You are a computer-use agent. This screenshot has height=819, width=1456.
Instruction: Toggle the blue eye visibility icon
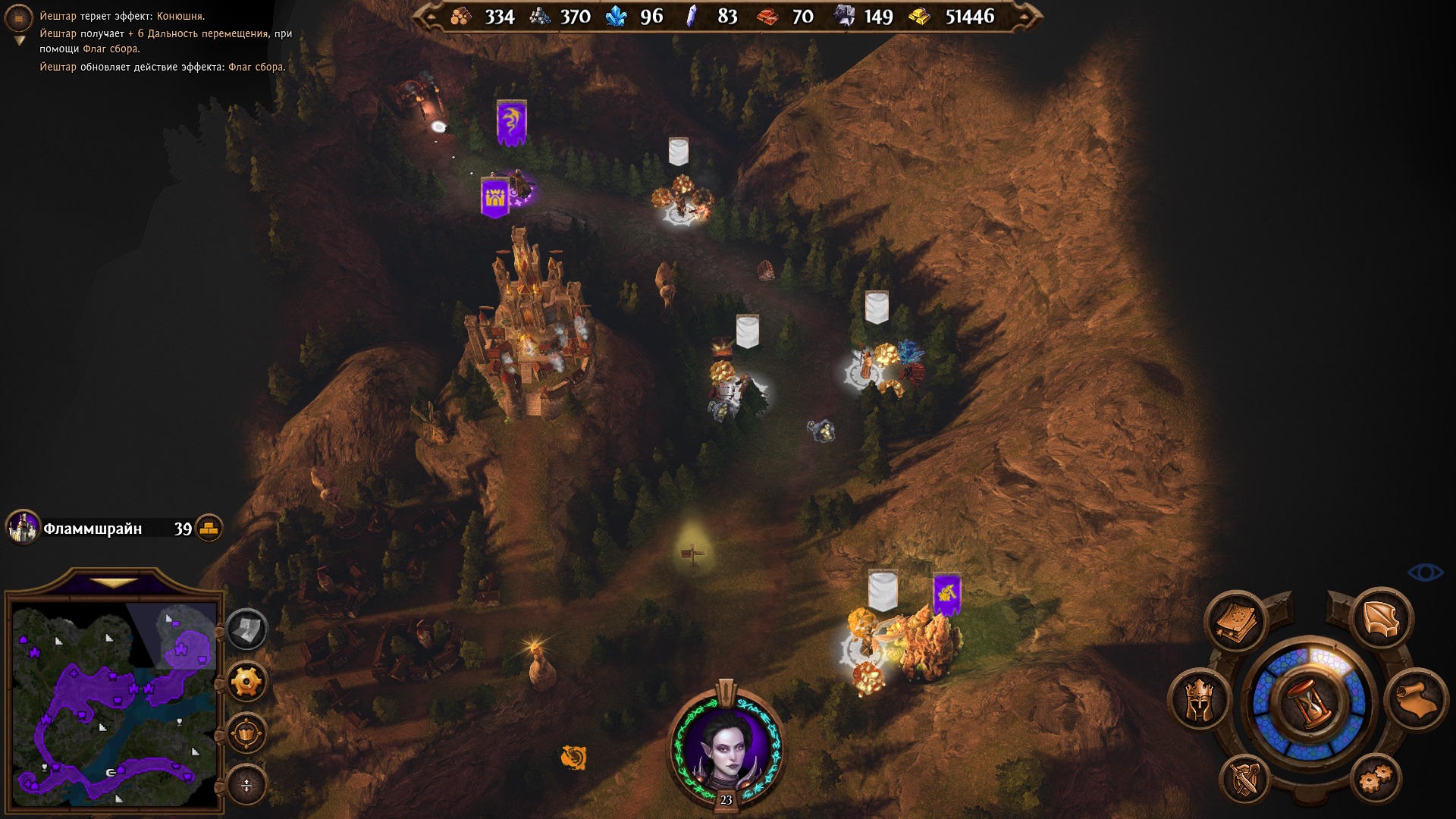(1425, 573)
